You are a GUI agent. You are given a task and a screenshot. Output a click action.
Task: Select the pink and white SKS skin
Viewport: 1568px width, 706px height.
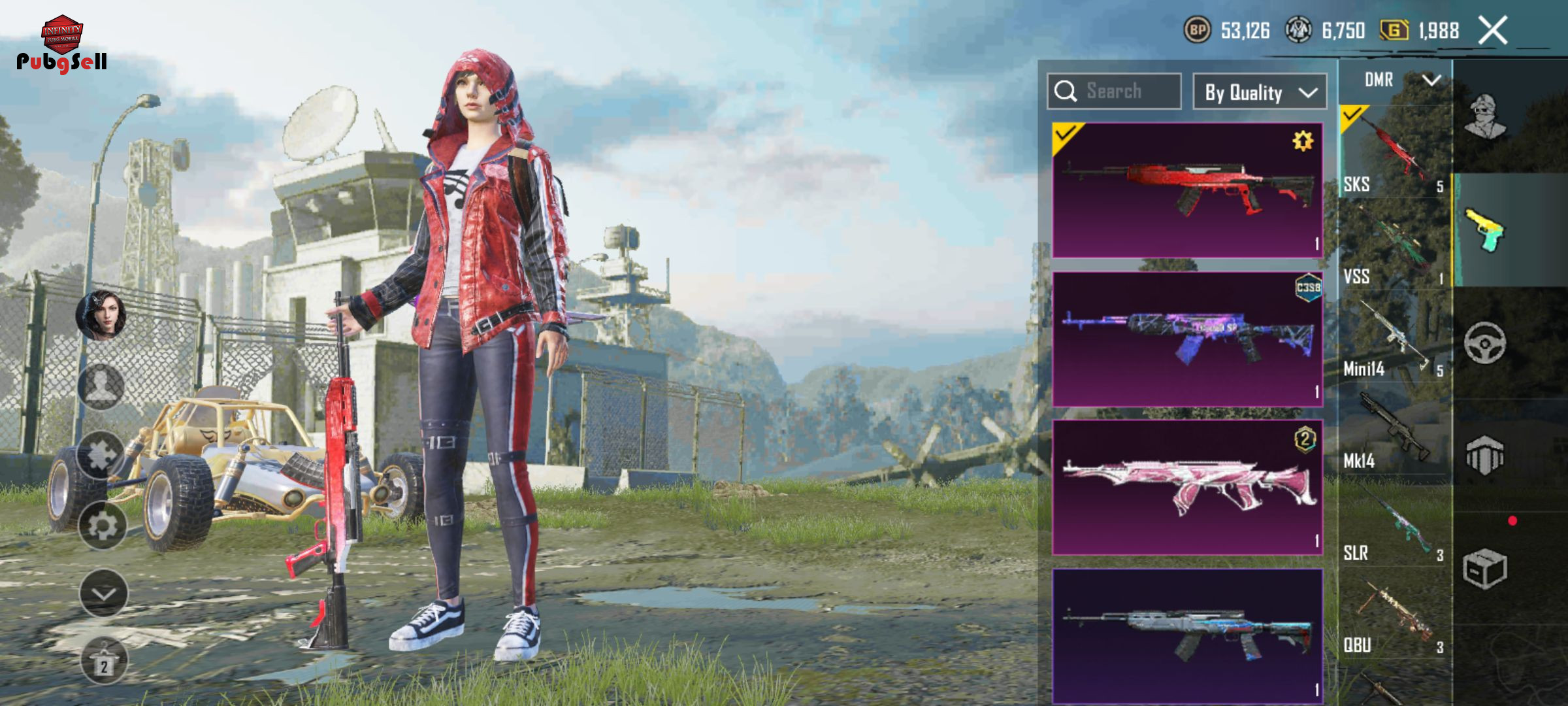coord(1187,488)
